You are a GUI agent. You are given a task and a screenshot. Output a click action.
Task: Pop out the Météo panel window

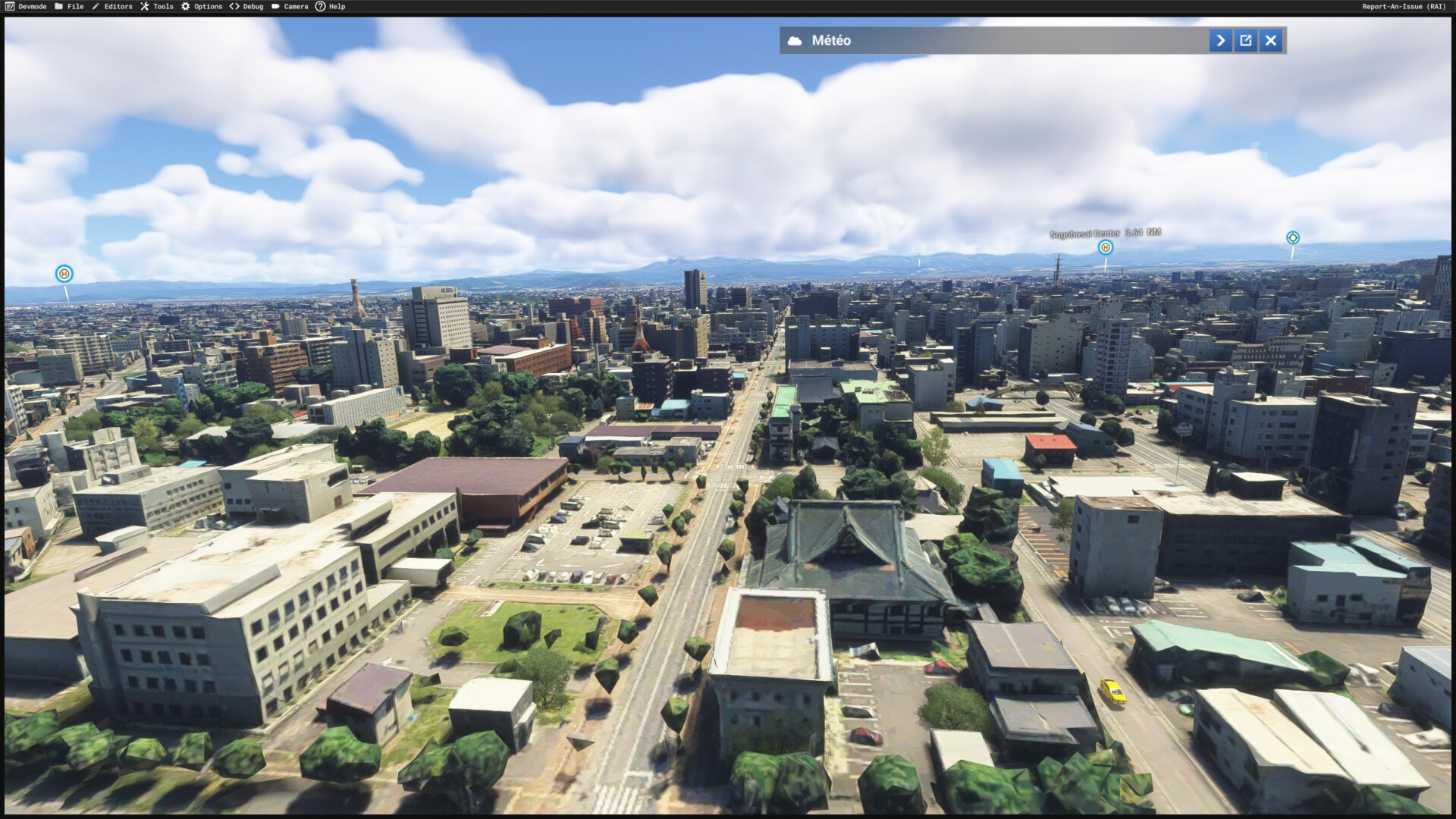[x=1246, y=40]
